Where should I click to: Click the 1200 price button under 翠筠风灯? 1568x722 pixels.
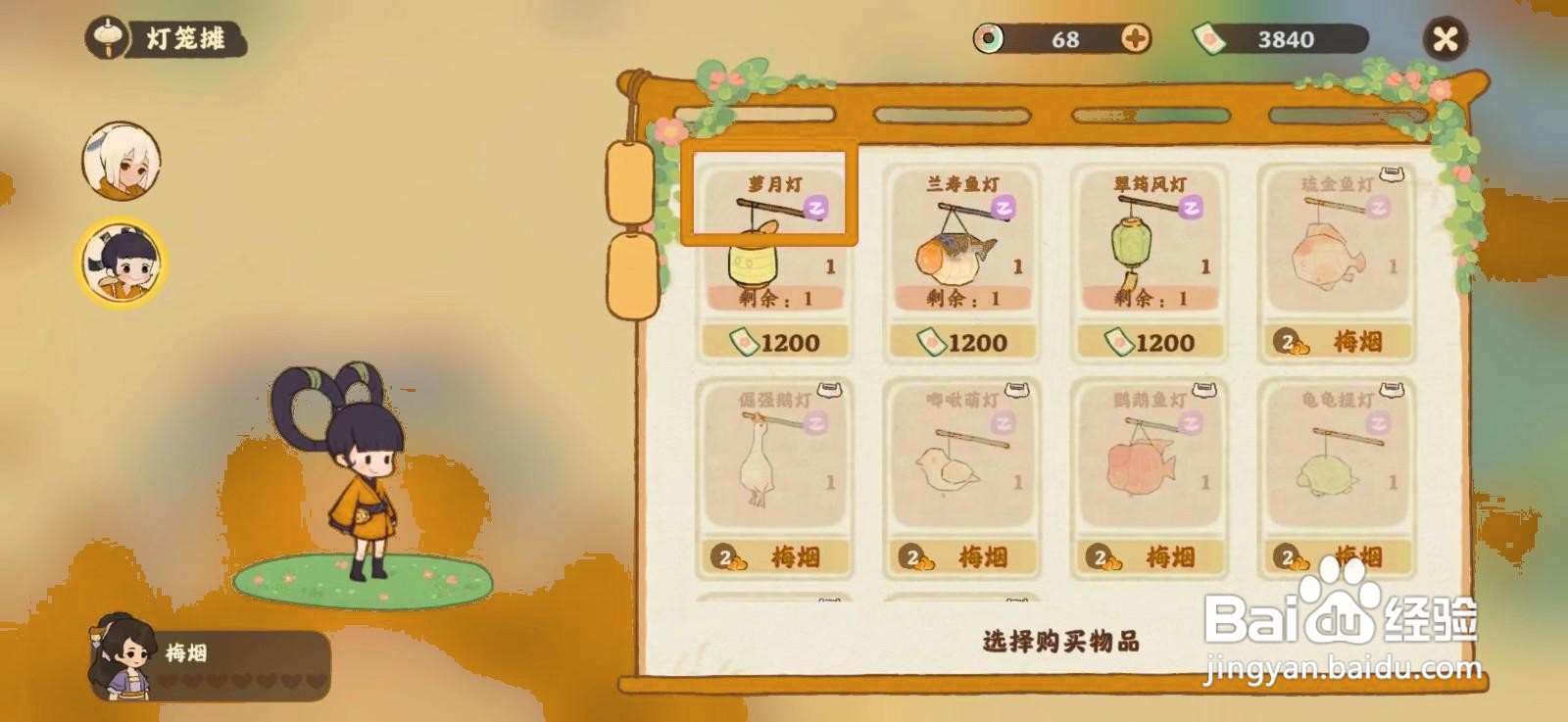(1153, 342)
